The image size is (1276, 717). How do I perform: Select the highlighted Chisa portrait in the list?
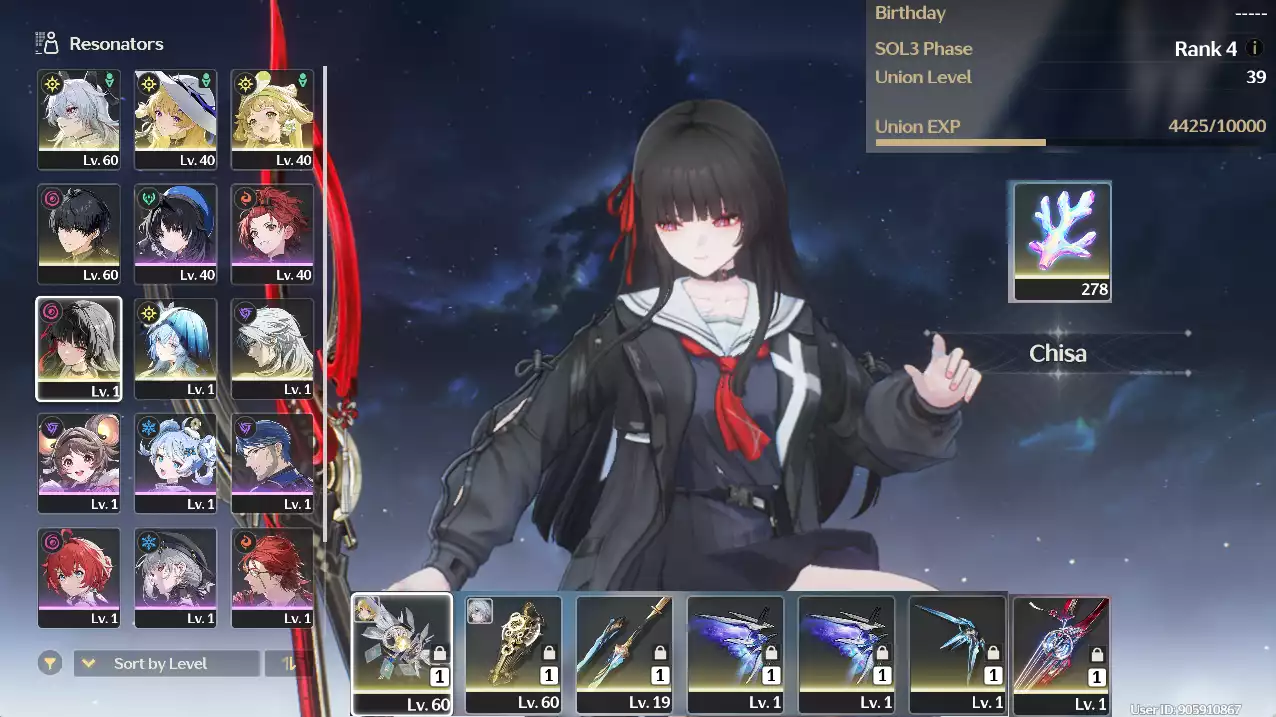coord(79,348)
